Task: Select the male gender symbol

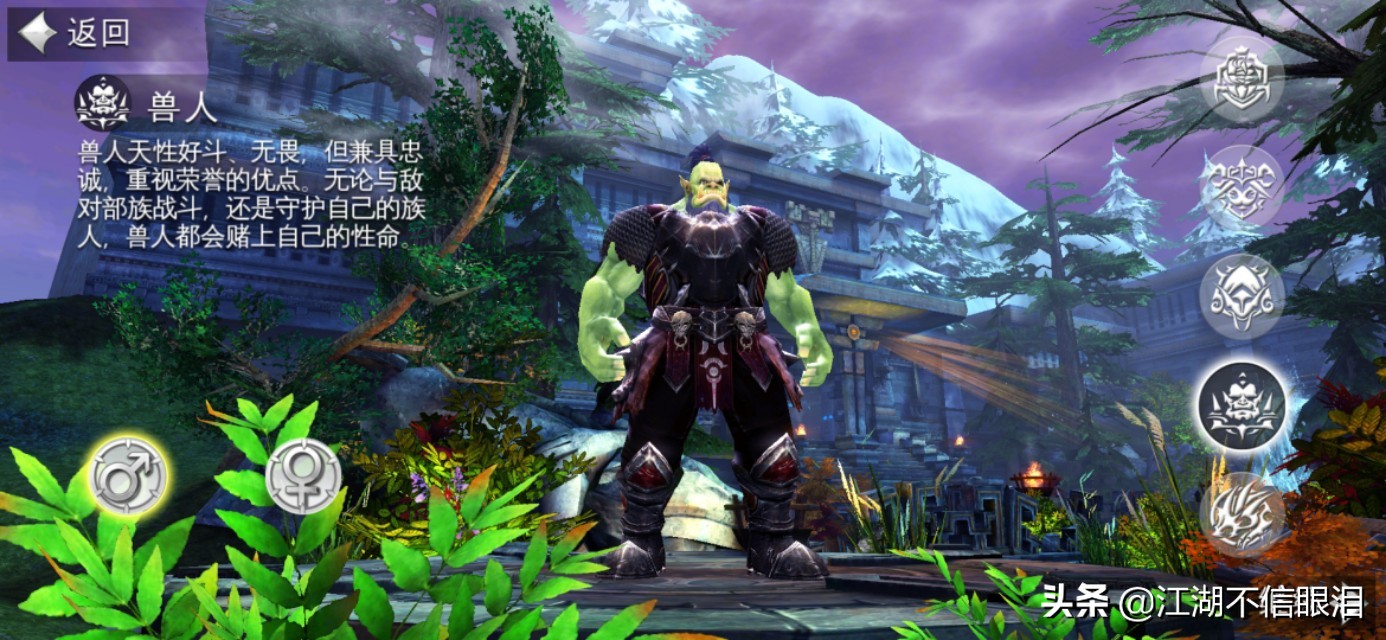Action: tap(128, 476)
